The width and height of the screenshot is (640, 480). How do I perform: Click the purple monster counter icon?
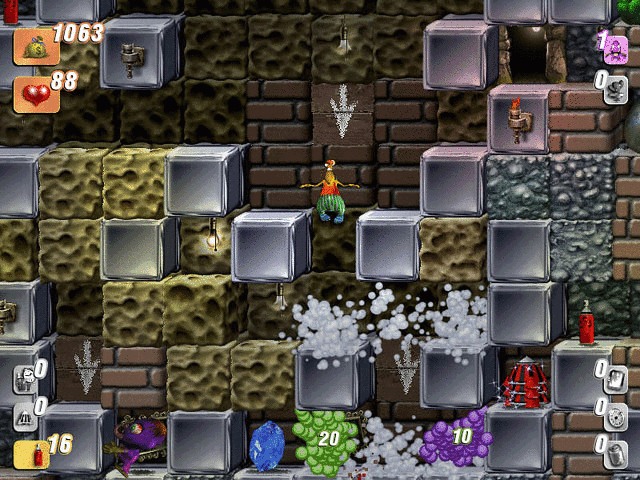[615, 48]
